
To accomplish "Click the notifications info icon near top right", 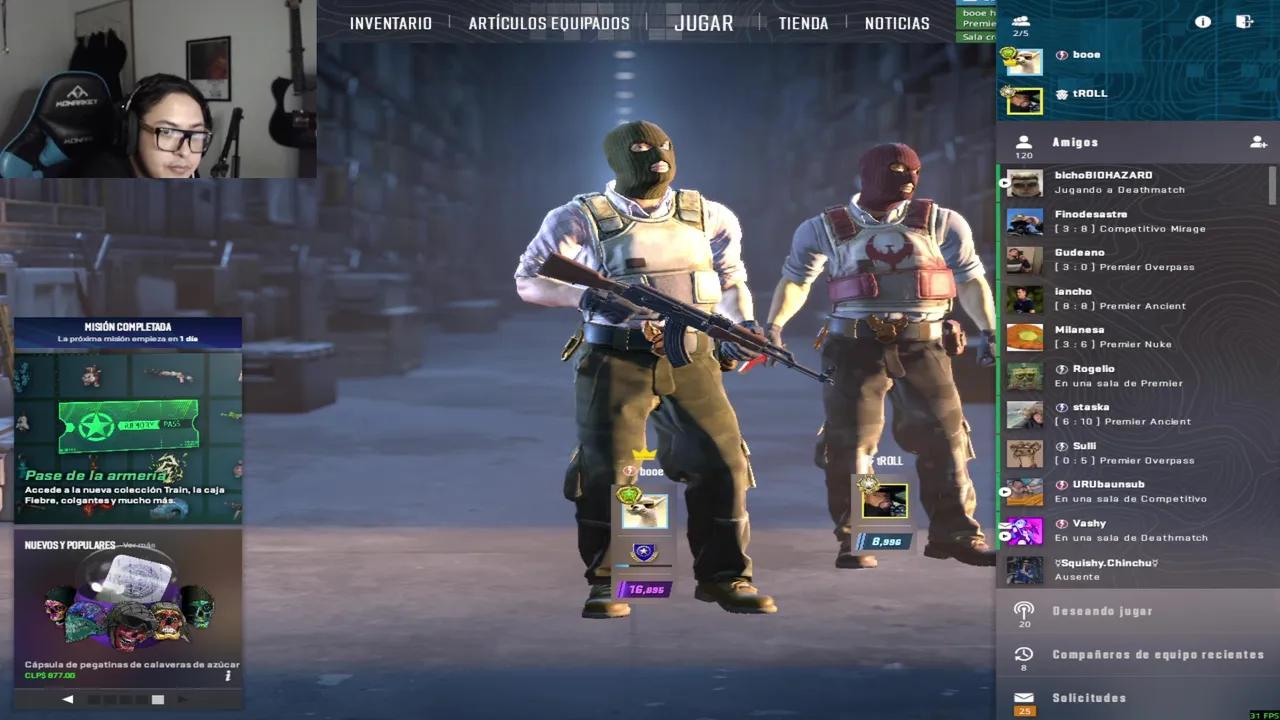I will tap(1203, 21).
